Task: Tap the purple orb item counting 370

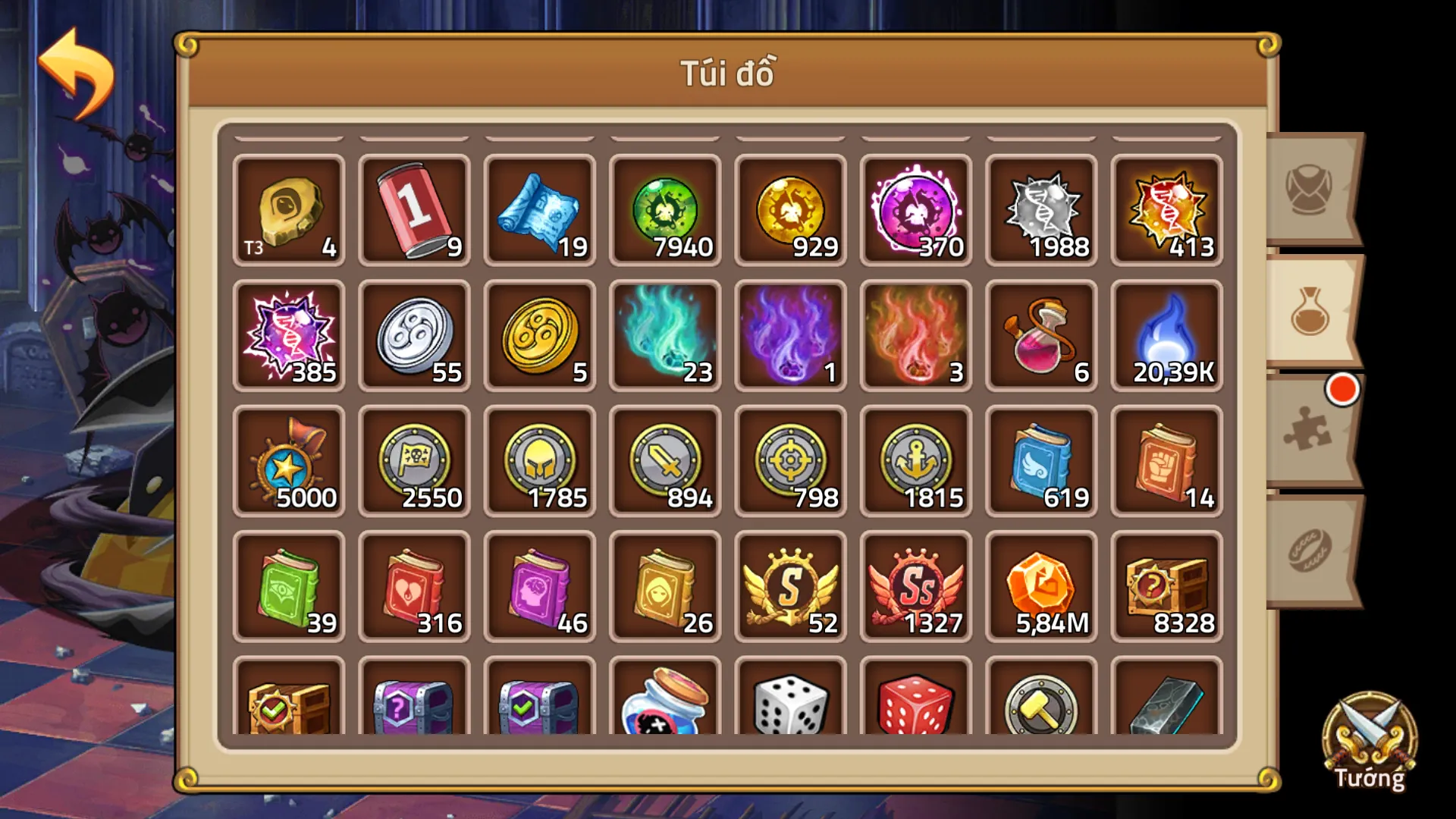Action: pos(915,209)
